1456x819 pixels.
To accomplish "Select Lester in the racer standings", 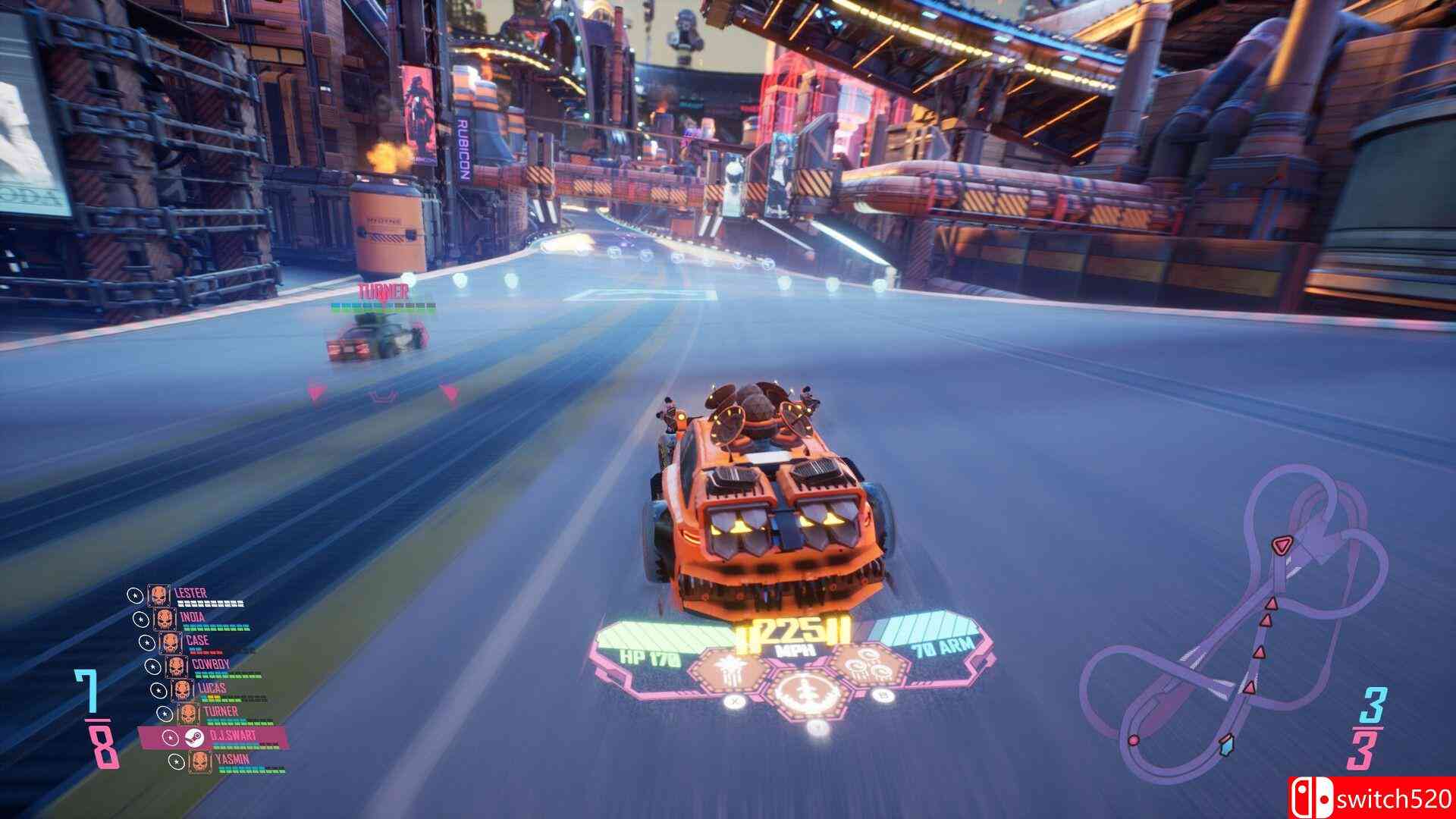I will pos(190,594).
